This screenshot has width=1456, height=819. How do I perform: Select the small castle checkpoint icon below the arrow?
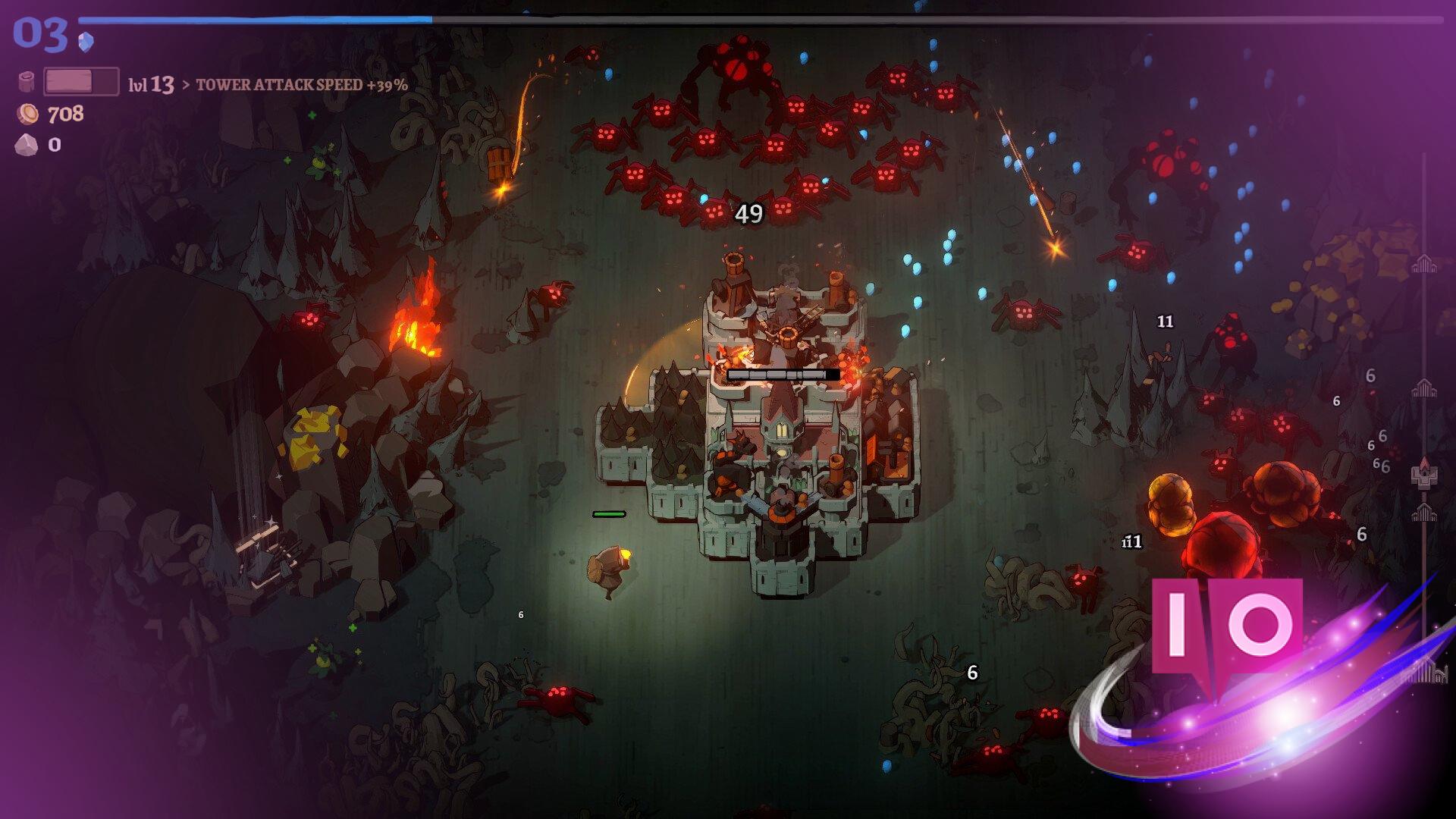coord(1426,514)
